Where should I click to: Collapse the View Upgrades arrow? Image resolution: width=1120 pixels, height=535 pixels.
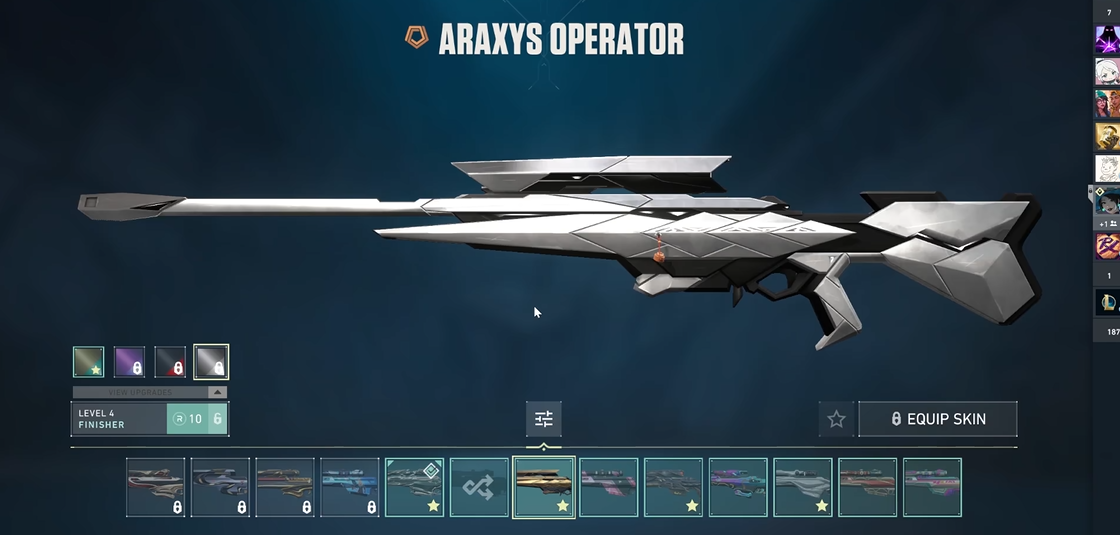tap(217, 392)
